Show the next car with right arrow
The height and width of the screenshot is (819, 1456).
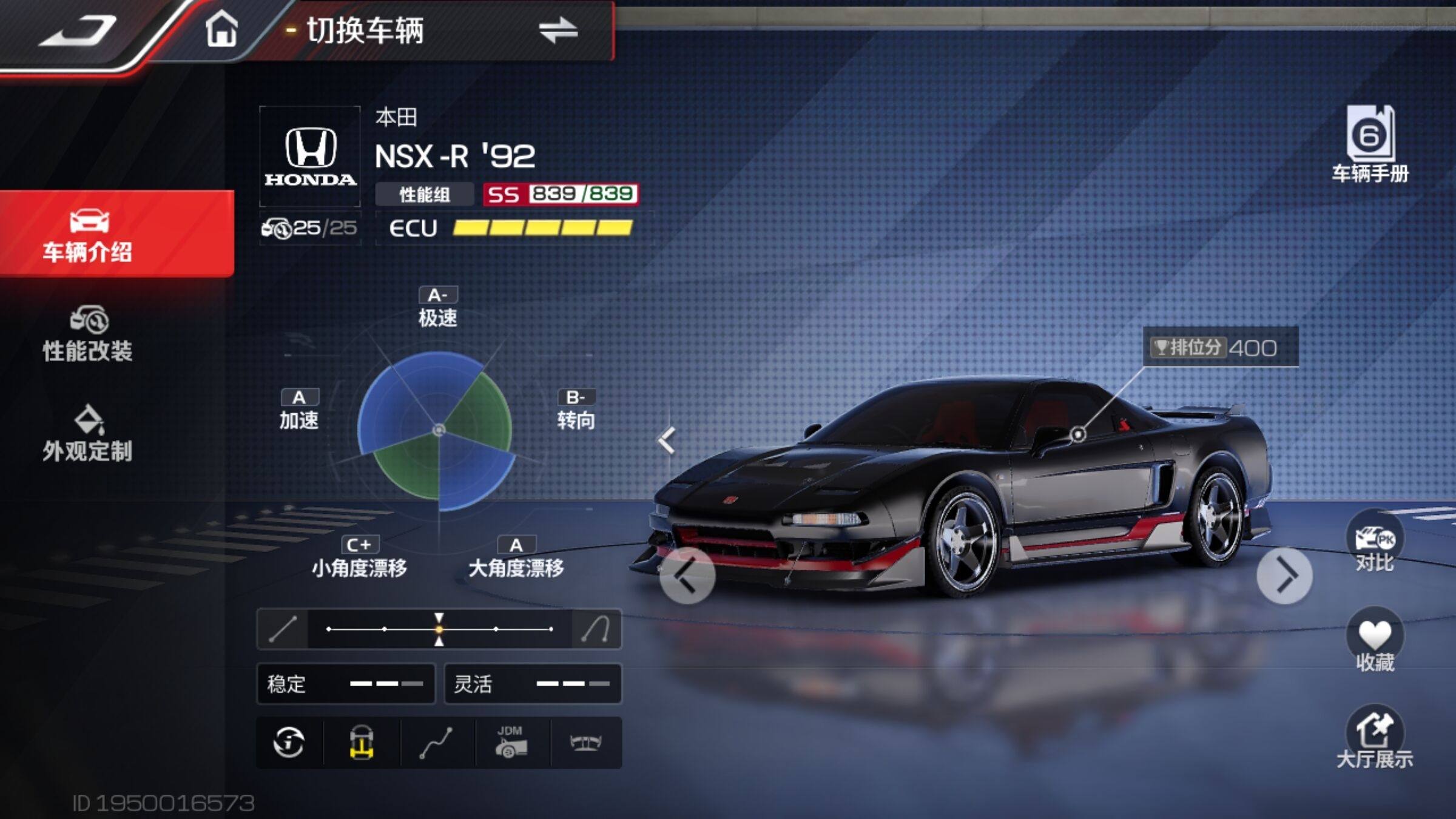1284,576
